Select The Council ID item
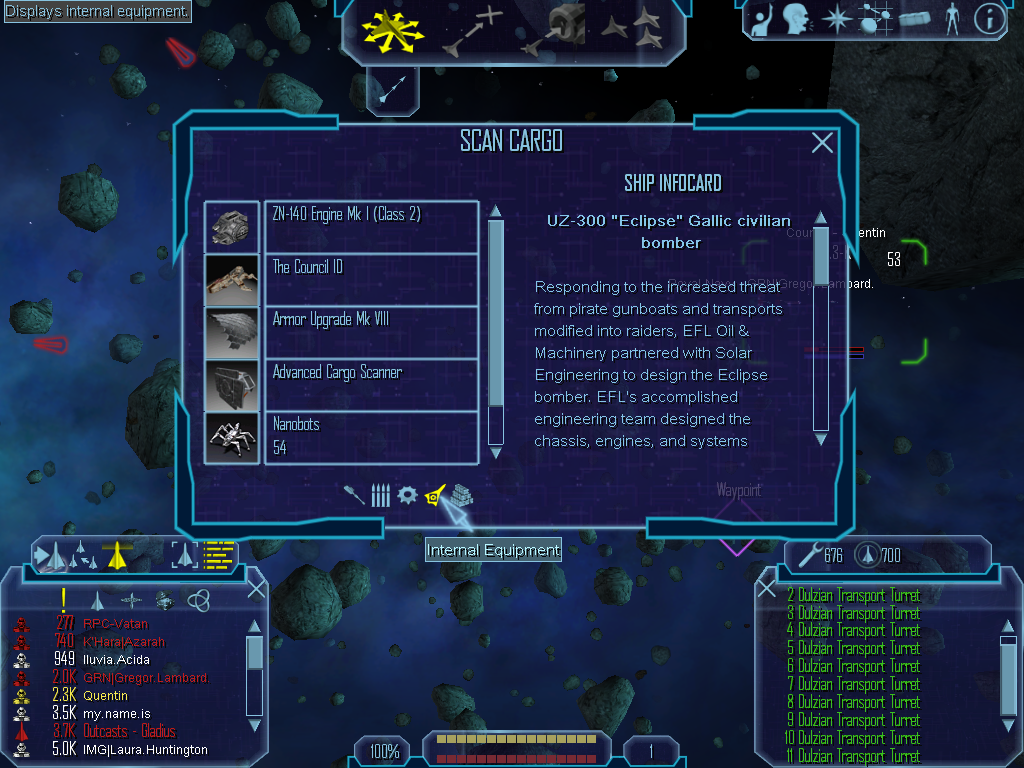Screen dimensions: 1024x768 370,279
